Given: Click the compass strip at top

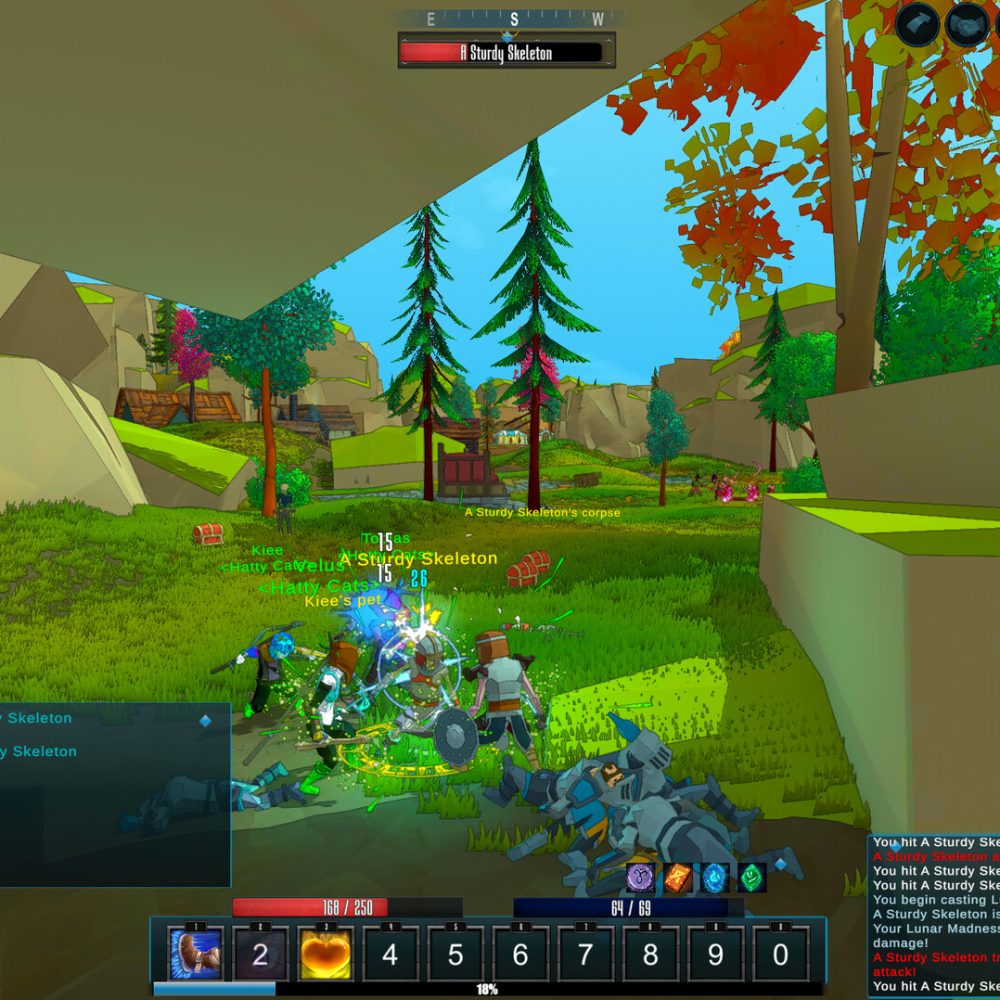Looking at the screenshot, I should pyautogui.click(x=513, y=19).
